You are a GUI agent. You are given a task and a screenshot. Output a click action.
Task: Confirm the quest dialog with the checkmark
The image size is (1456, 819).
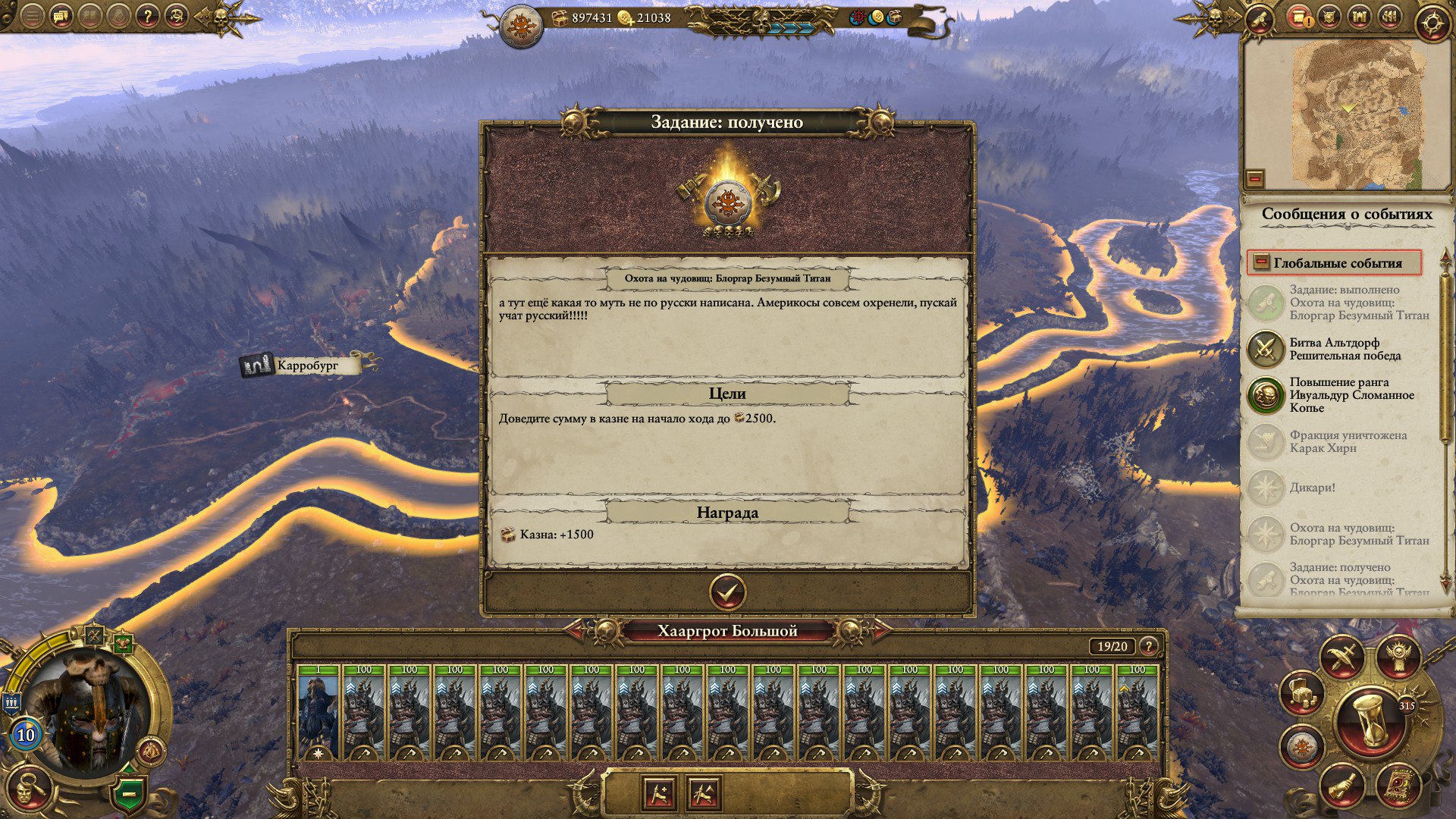point(726,592)
